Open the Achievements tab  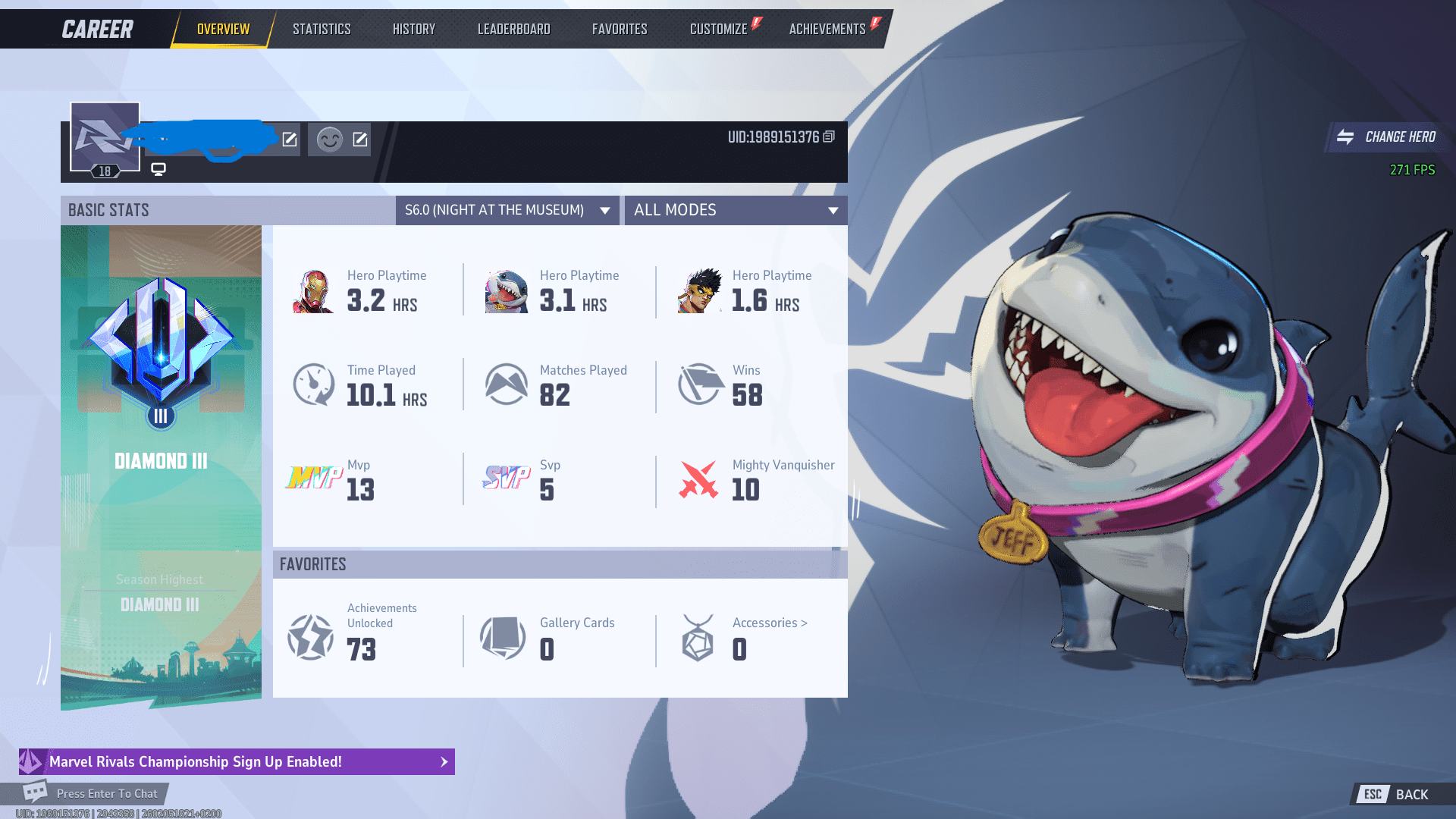(827, 28)
